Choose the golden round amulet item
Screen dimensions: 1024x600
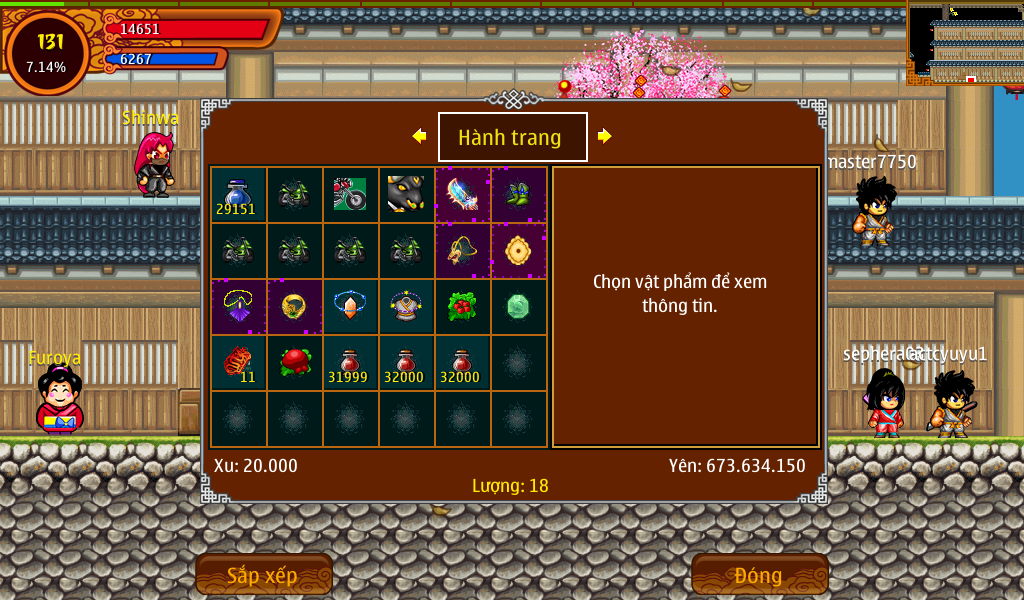click(518, 251)
